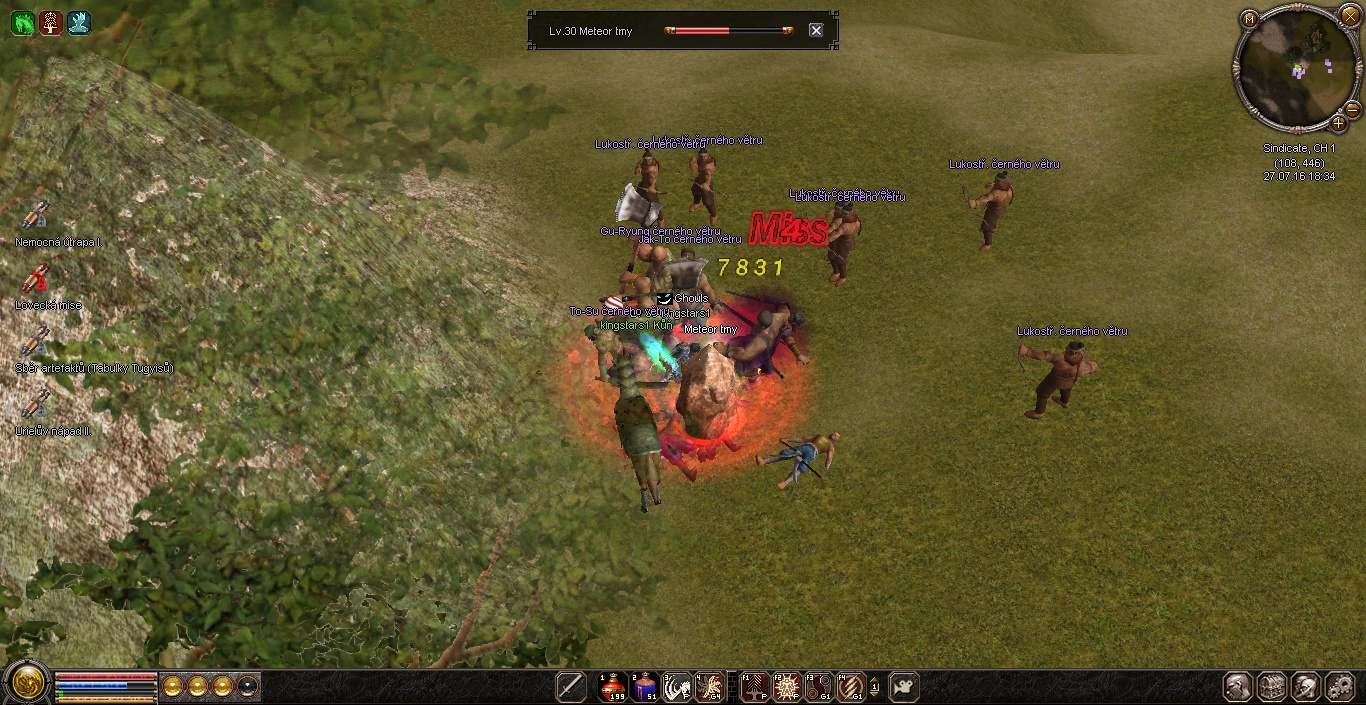
Task: Activate the F4 slash skill
Action: coord(851,686)
